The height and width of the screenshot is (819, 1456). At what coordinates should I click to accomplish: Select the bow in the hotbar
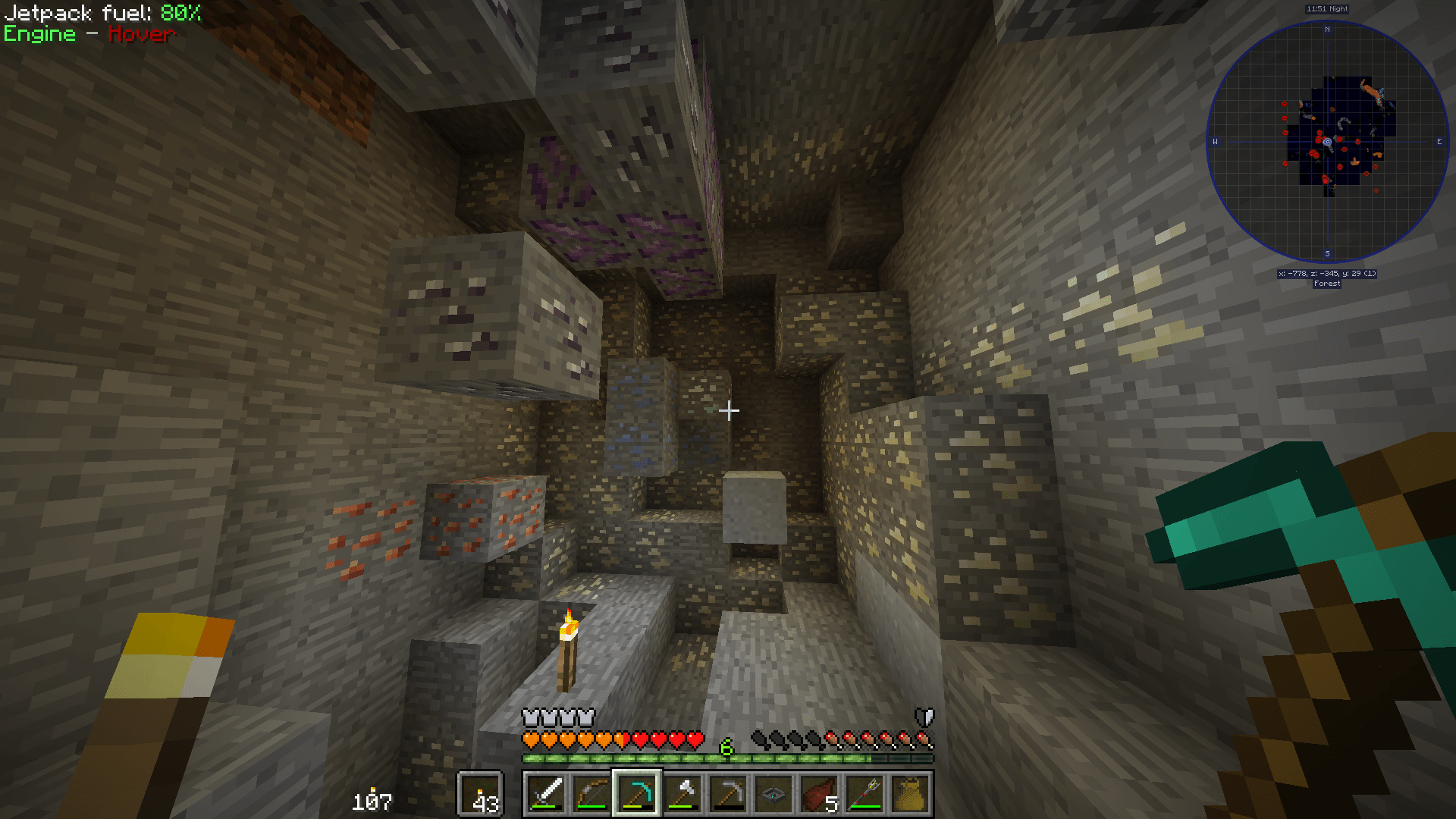coord(591,795)
